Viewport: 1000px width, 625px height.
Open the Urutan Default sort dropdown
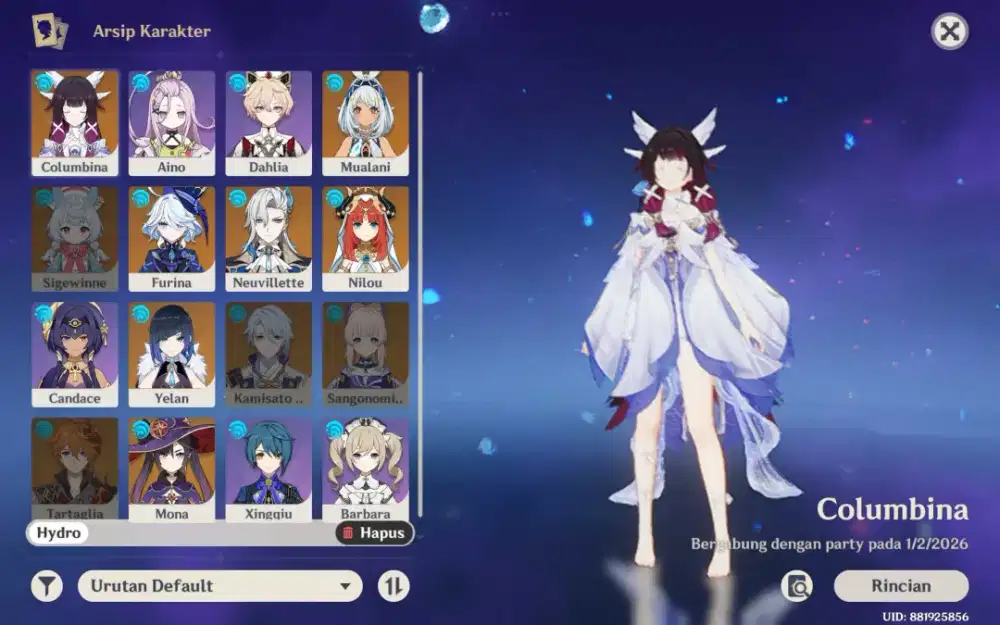click(x=220, y=586)
